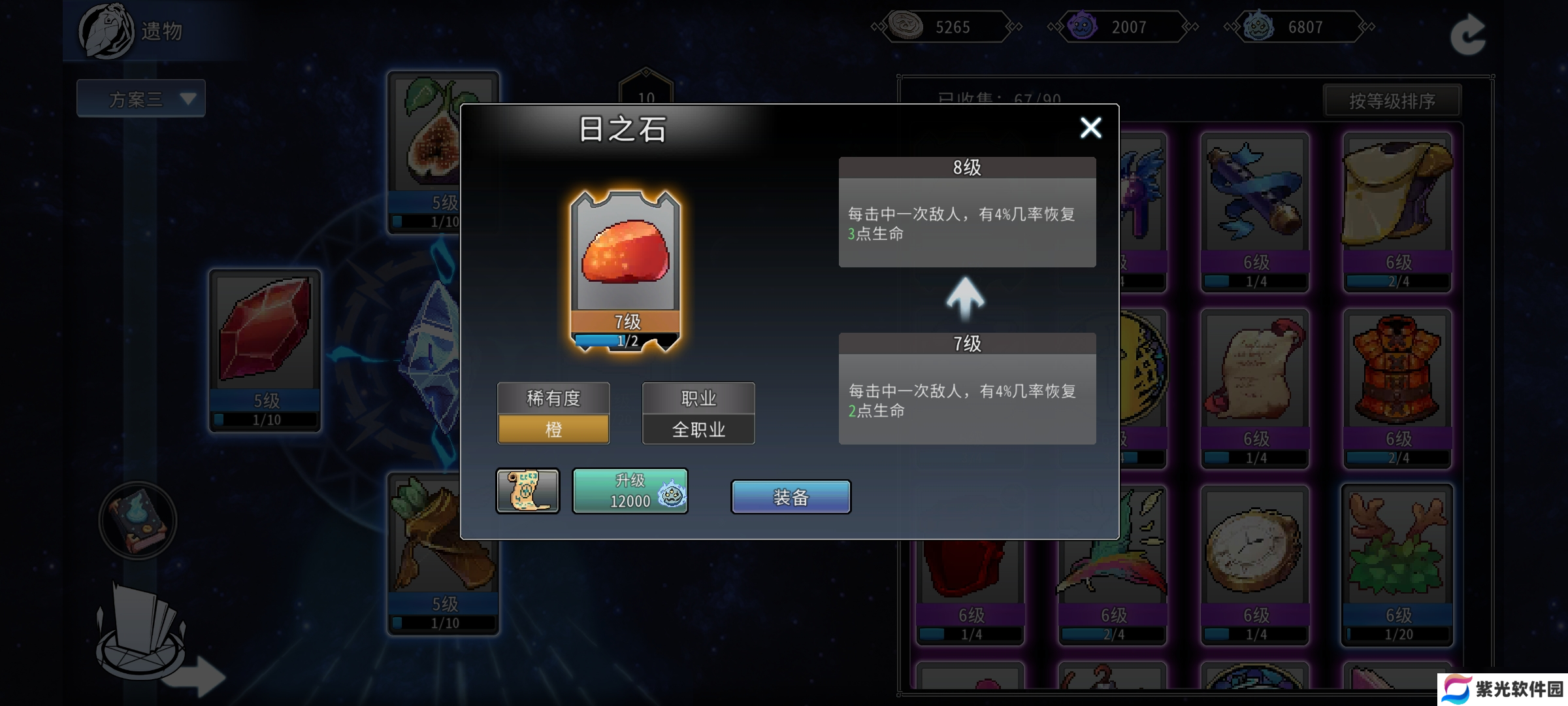This screenshot has width=1568, height=706.
Task: Open the blue flame spellbook icon
Action: [138, 520]
